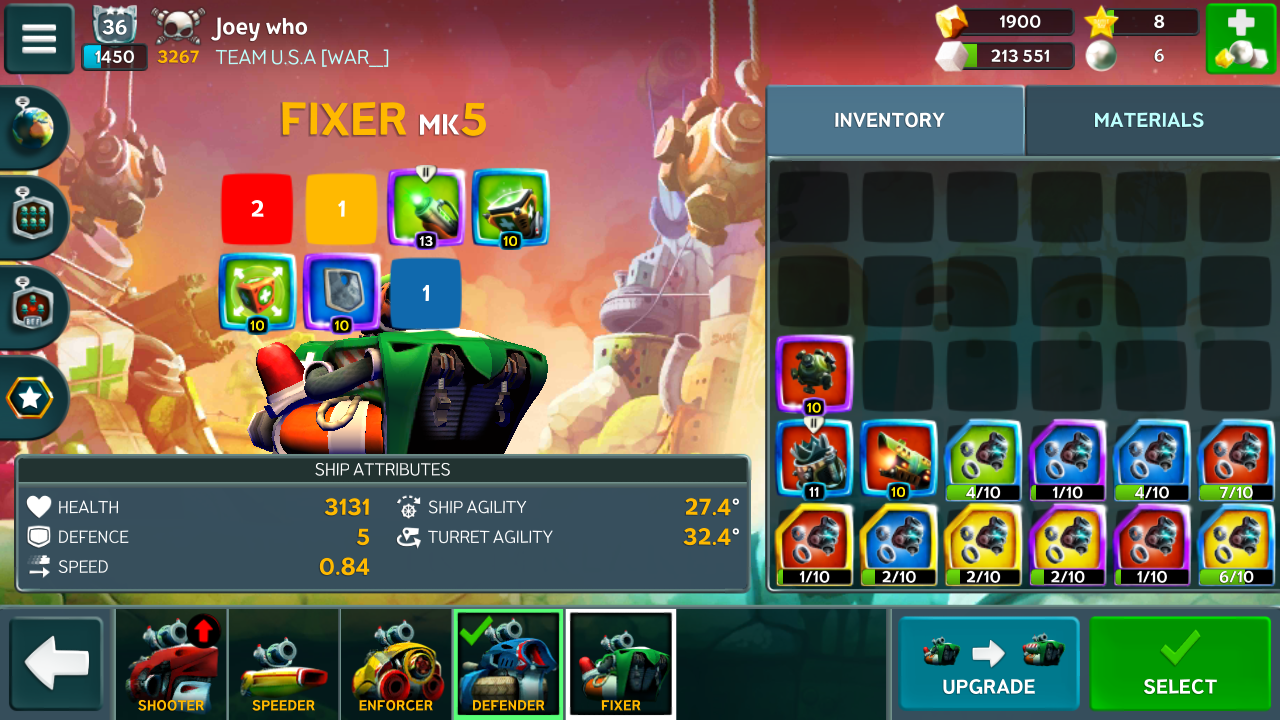Select the Fixer ship thumbnail
Image resolution: width=1280 pixels, height=720 pixels.
pos(621,664)
